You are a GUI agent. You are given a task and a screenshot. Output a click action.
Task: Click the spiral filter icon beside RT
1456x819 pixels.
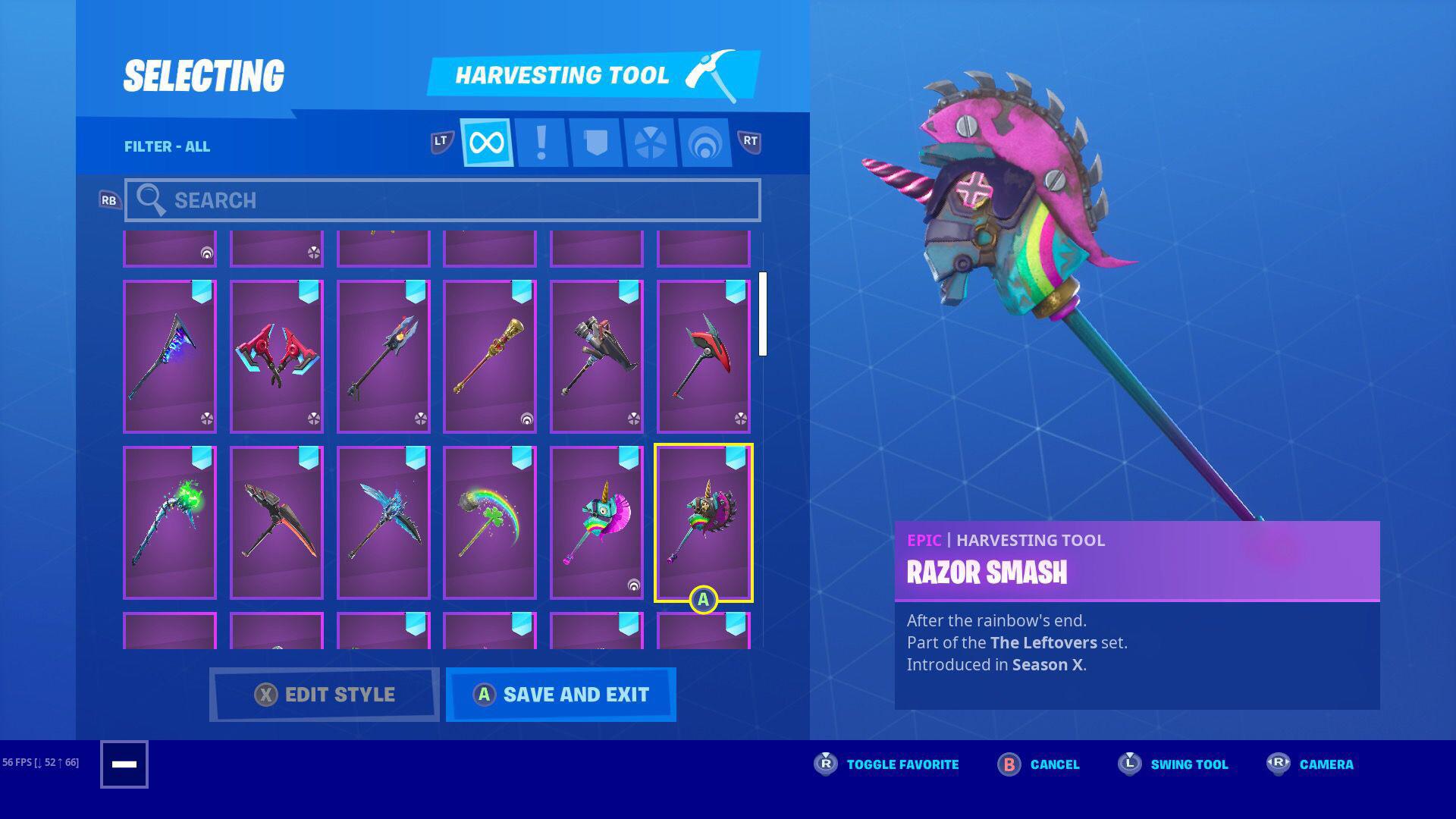pos(704,142)
